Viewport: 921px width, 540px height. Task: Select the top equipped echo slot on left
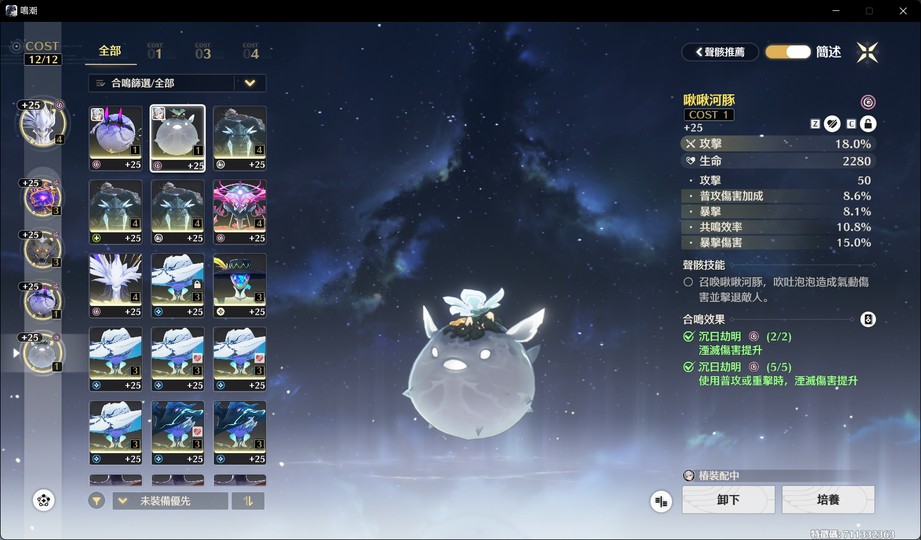click(42, 122)
